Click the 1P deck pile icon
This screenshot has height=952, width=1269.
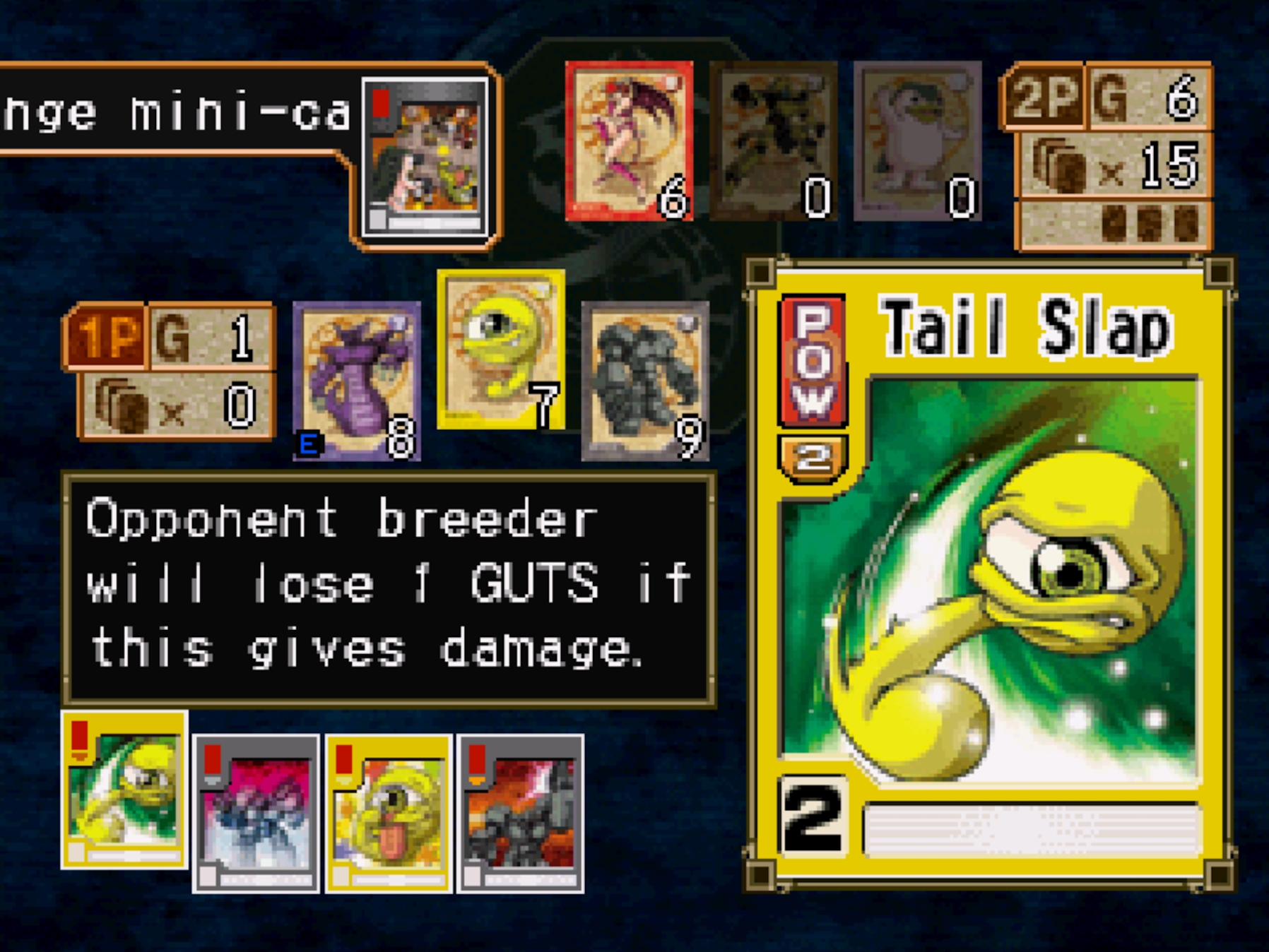coord(122,406)
